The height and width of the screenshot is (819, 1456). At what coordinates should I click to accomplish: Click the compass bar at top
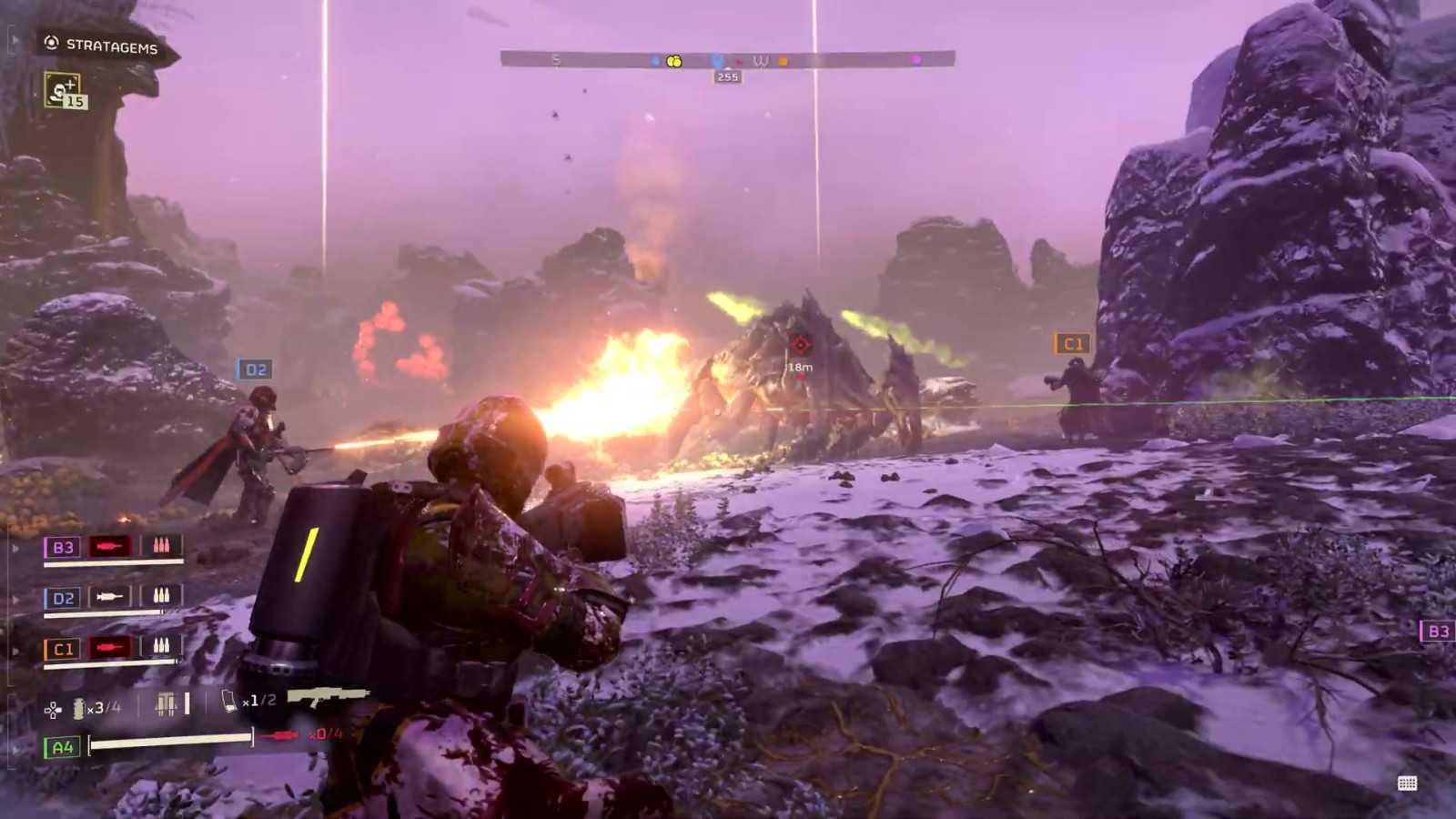727,60
